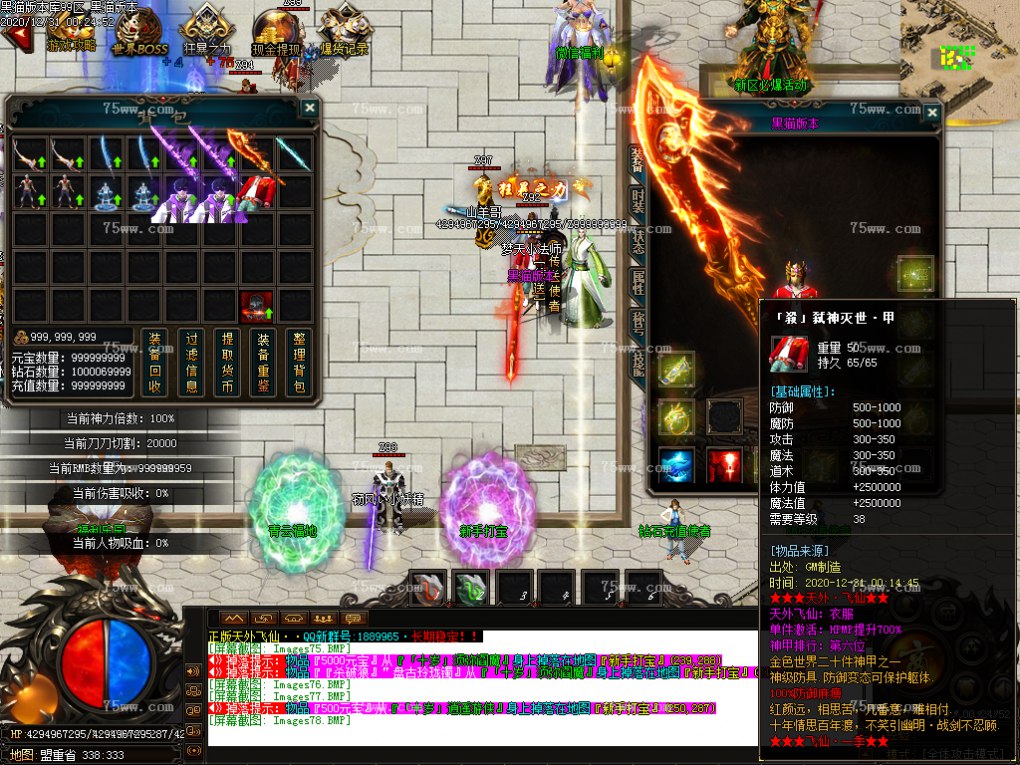Click the 装备回收 equipment recycle button
1020x765 pixels.
click(153, 362)
